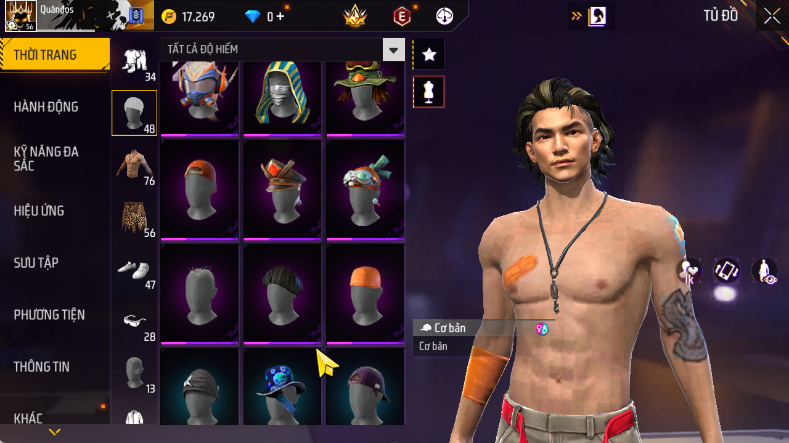
Task: Select the sunglasses category
Action: (133, 321)
